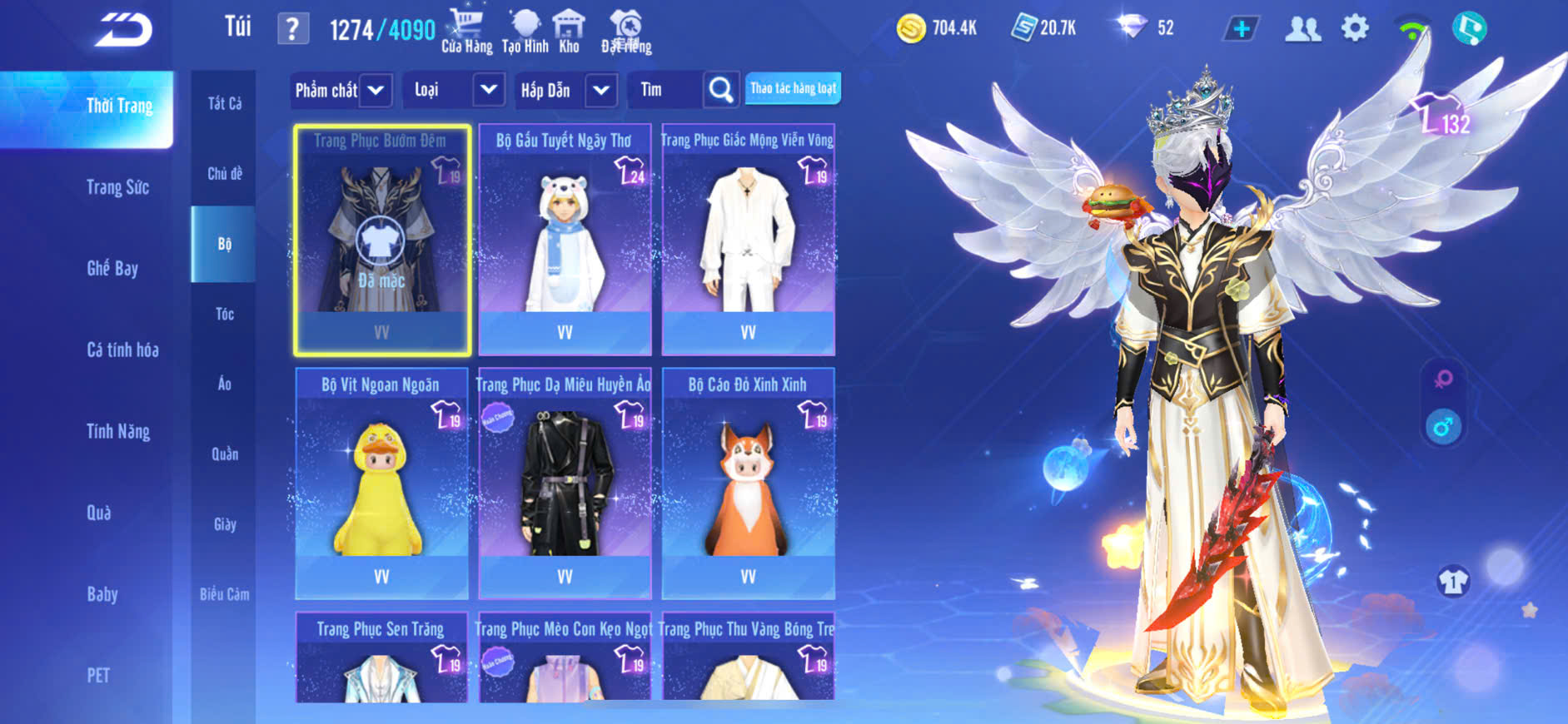The width and height of the screenshot is (1568, 724).
Task: Activate Thao tác hàng loạt button
Action: [793, 89]
